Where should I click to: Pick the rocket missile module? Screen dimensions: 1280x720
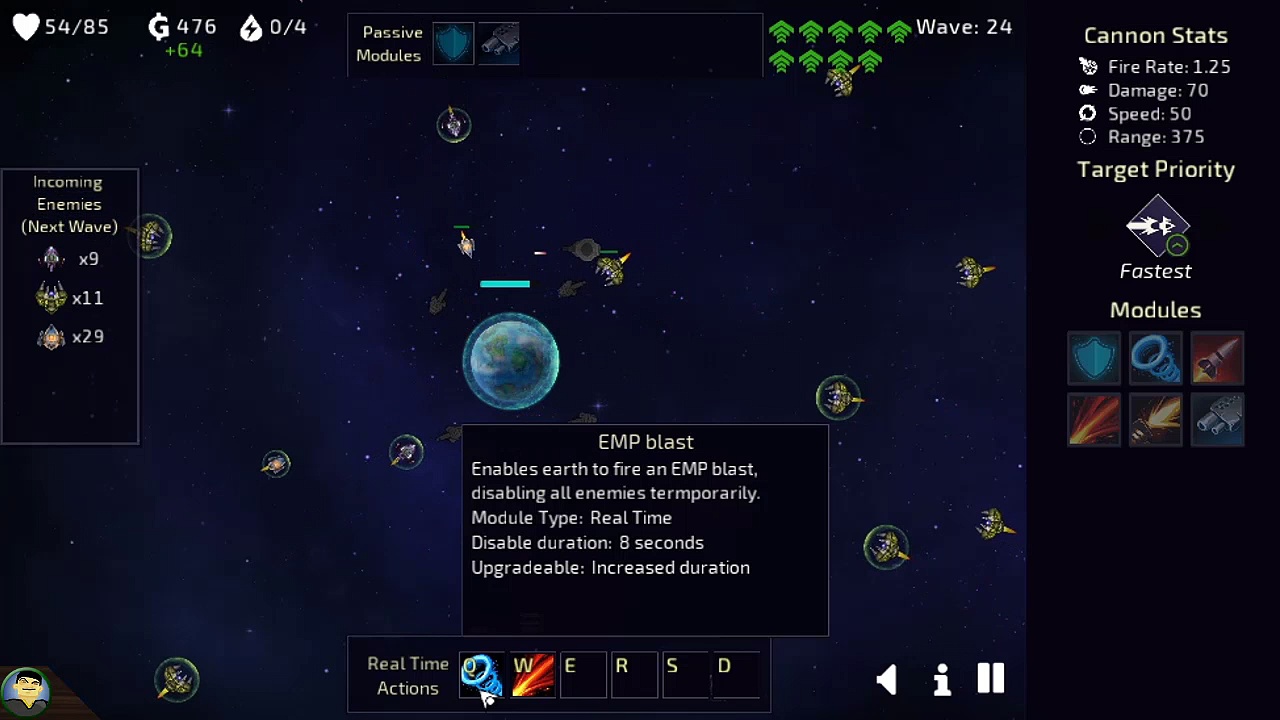[x=1217, y=358]
